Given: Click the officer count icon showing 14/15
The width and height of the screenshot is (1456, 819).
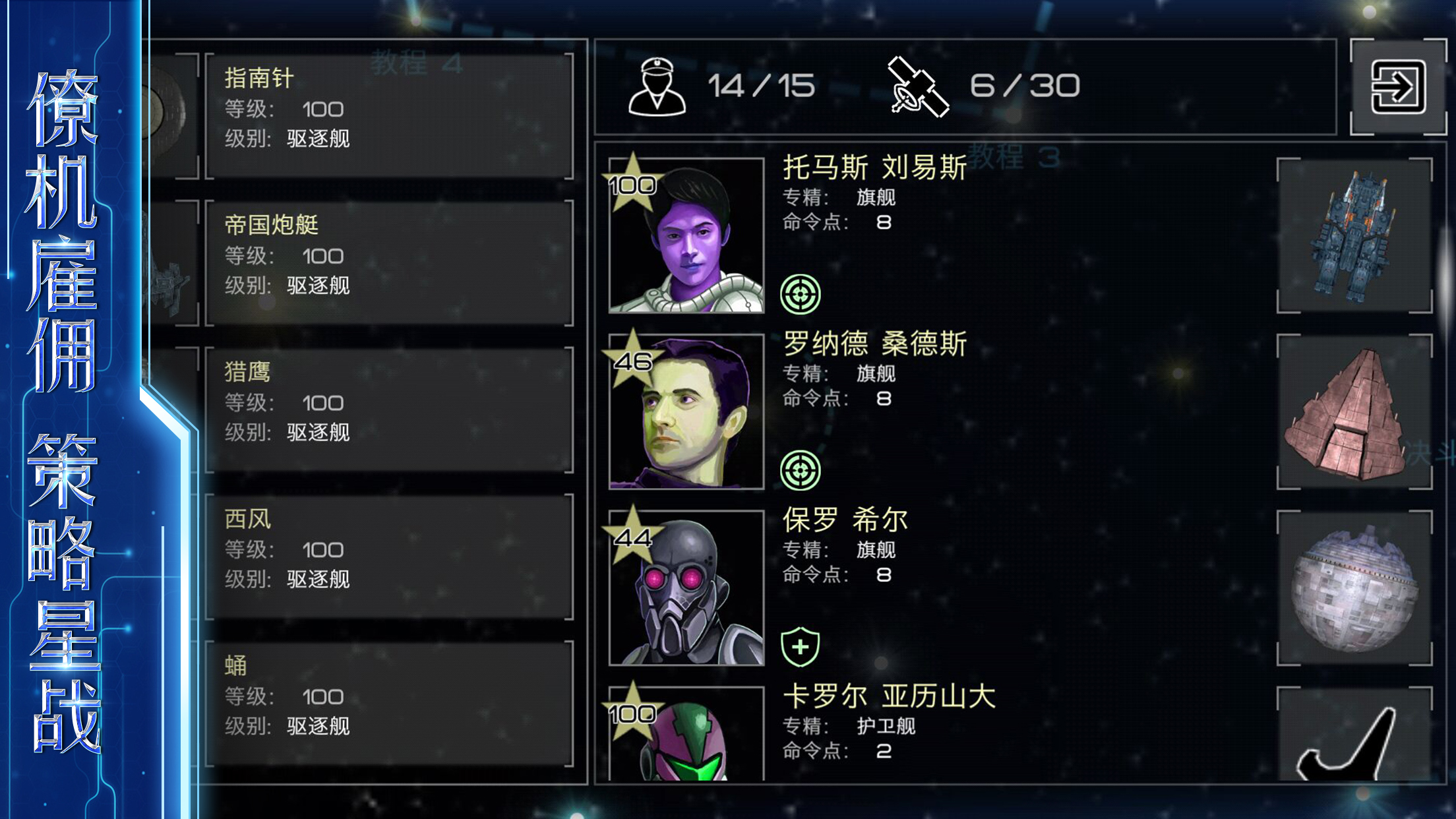Looking at the screenshot, I should click(x=658, y=84).
